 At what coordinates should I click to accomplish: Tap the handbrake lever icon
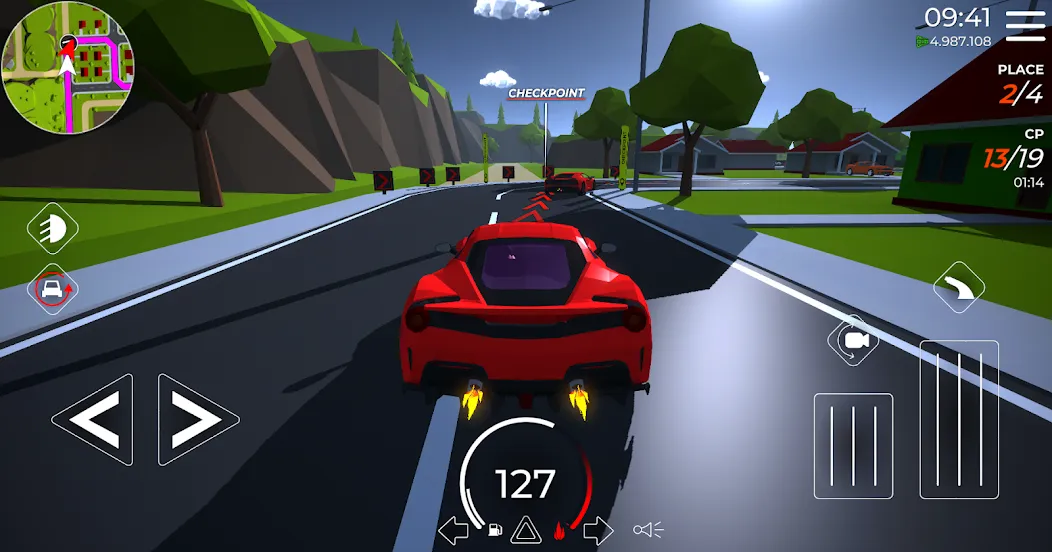coord(959,288)
